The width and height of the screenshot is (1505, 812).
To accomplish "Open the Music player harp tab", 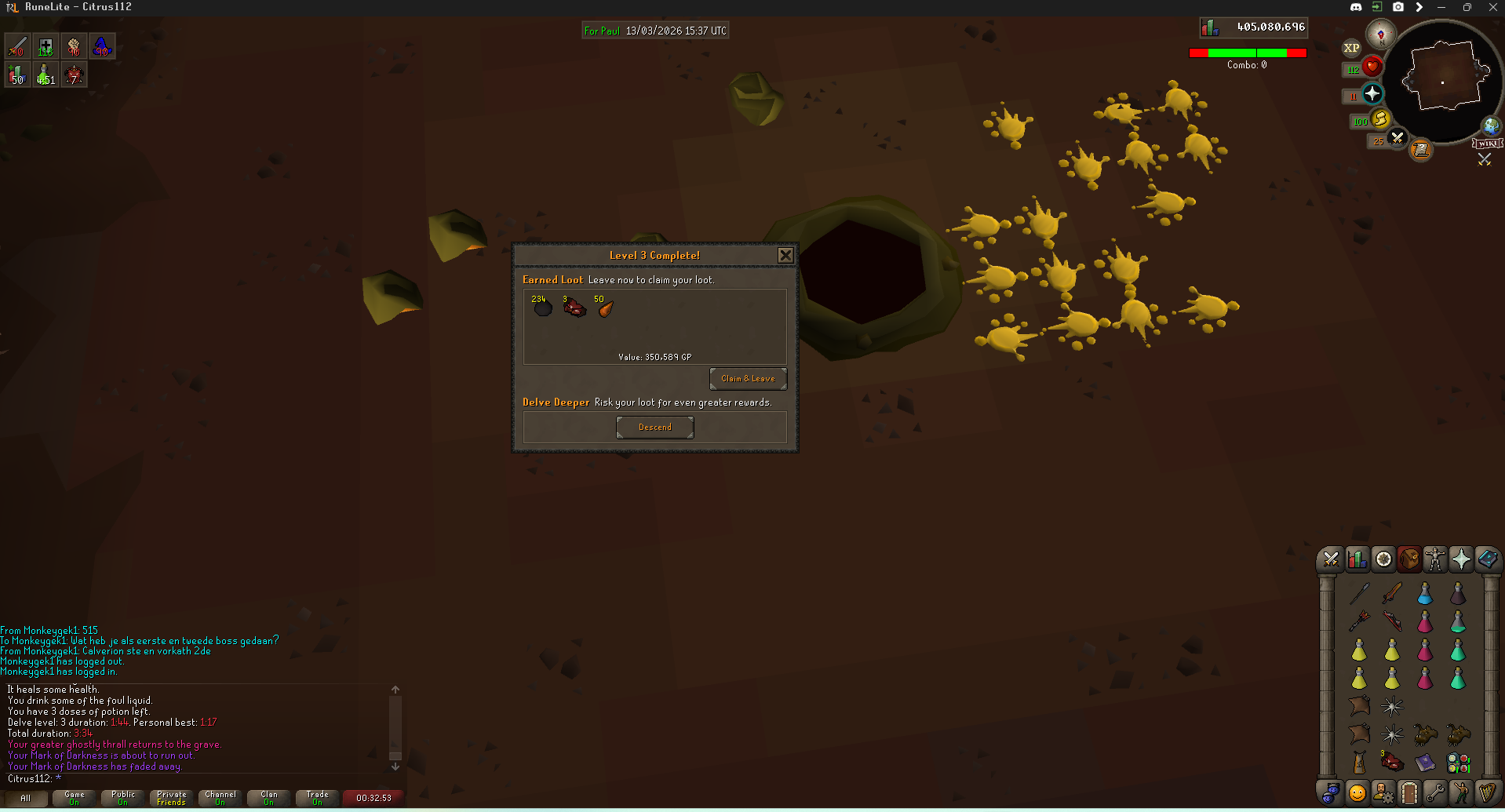I will (1487, 793).
